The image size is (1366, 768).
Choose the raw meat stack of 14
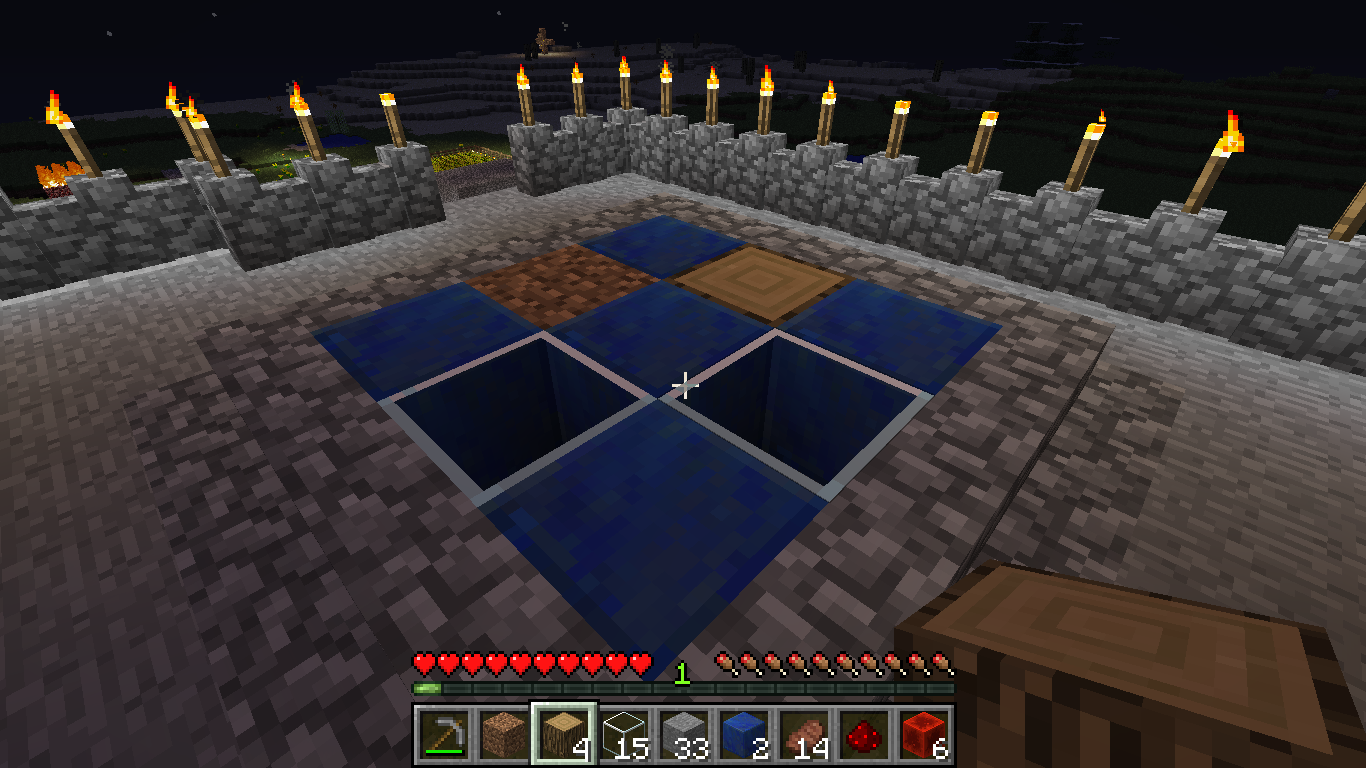(804, 734)
